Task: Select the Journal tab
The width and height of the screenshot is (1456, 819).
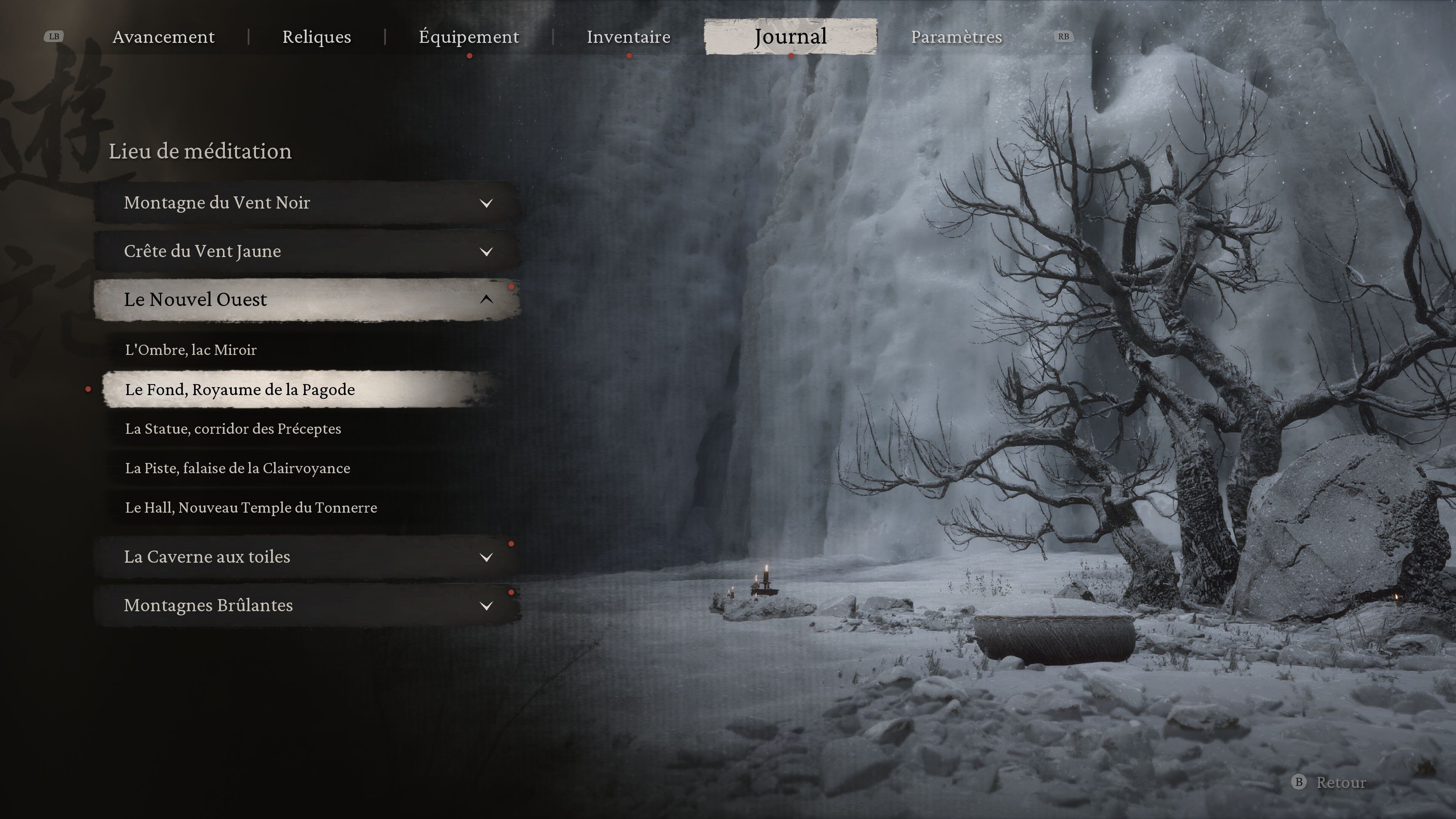Action: 790,37
